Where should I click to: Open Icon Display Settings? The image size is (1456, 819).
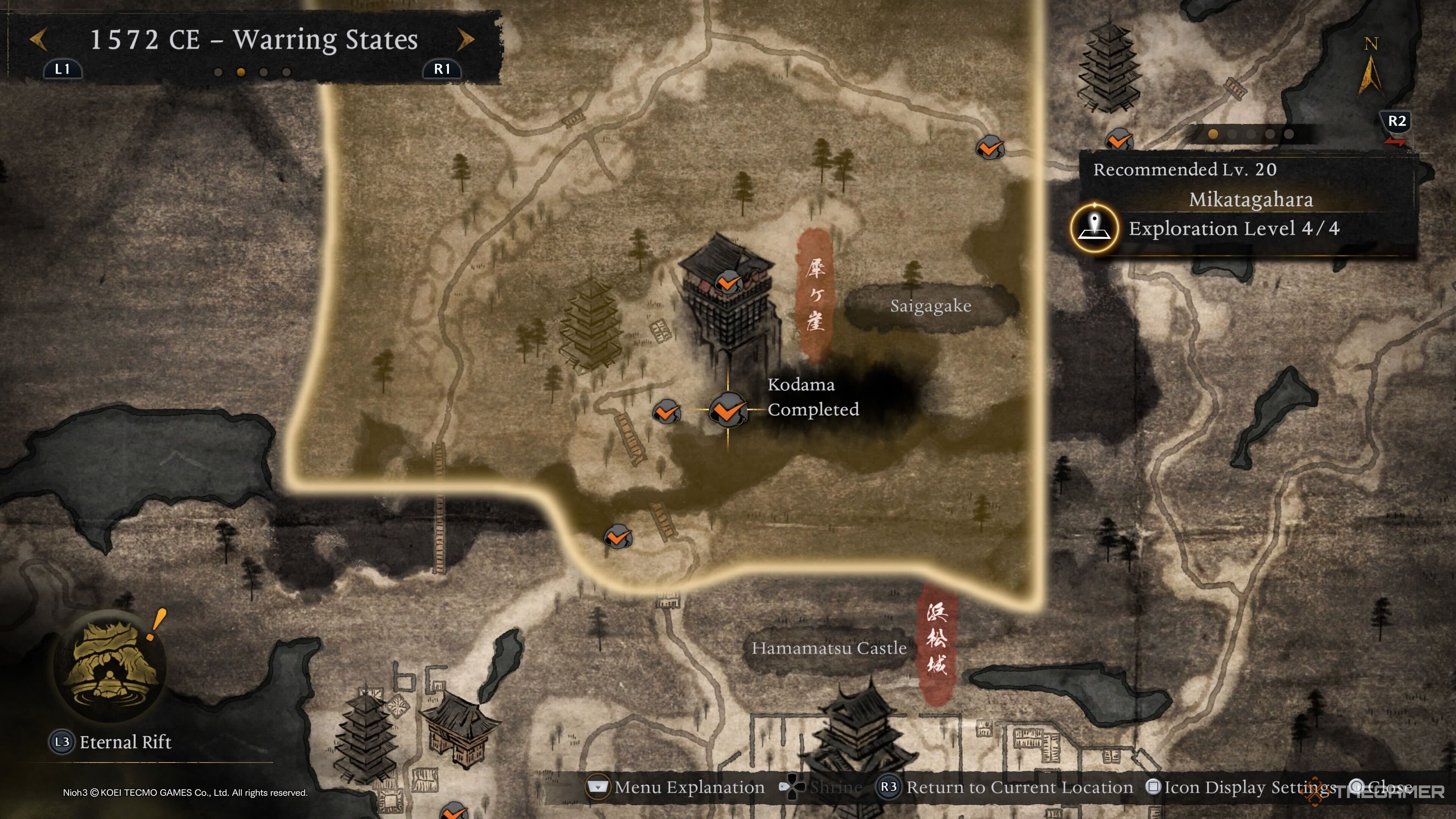coord(1249,787)
